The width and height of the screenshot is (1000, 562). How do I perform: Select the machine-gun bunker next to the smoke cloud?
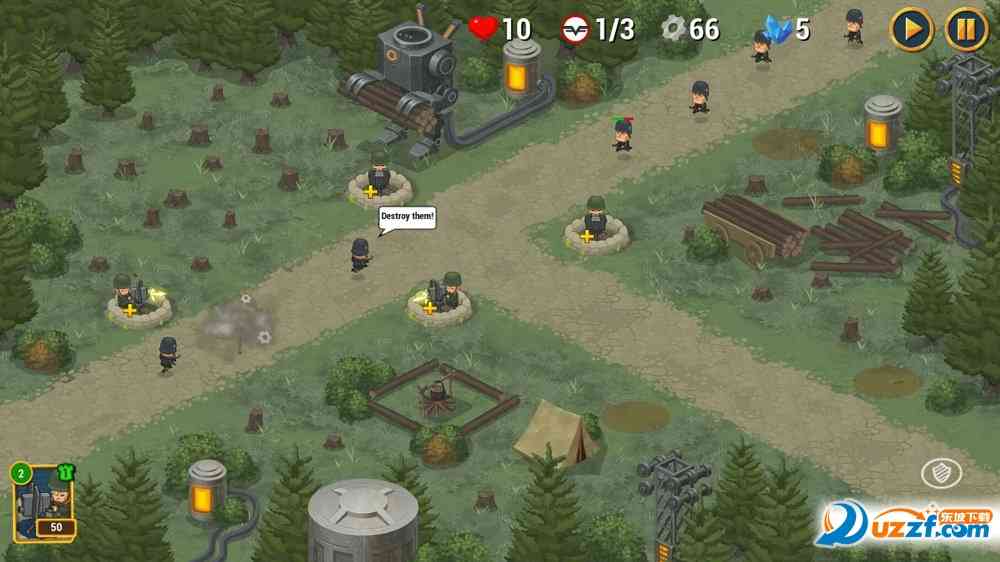pos(137,301)
